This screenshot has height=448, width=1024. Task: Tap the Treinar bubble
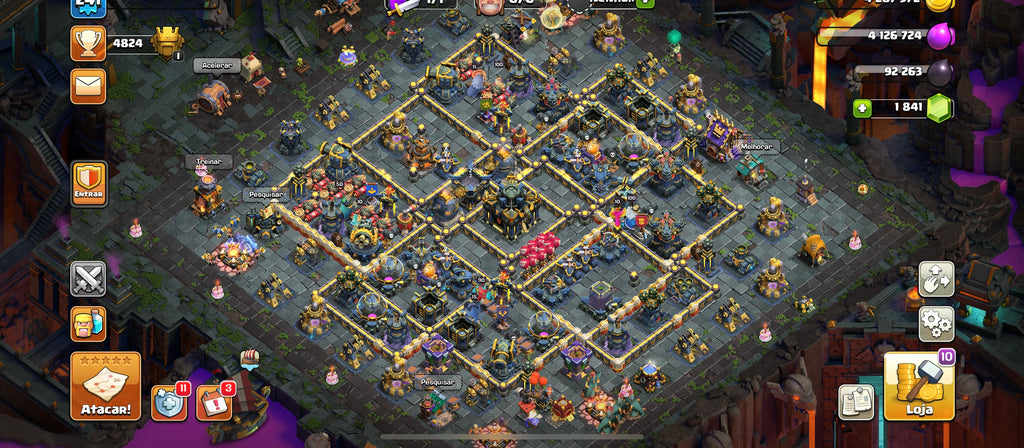[x=208, y=160]
